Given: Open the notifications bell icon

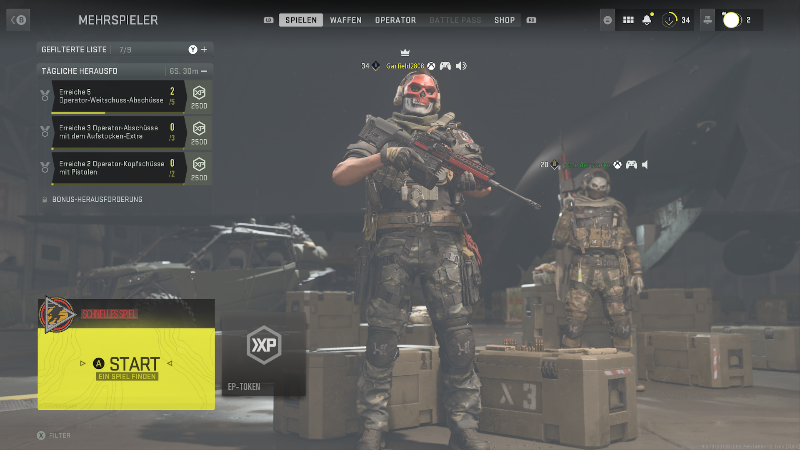Looking at the screenshot, I should pyautogui.click(x=647, y=20).
